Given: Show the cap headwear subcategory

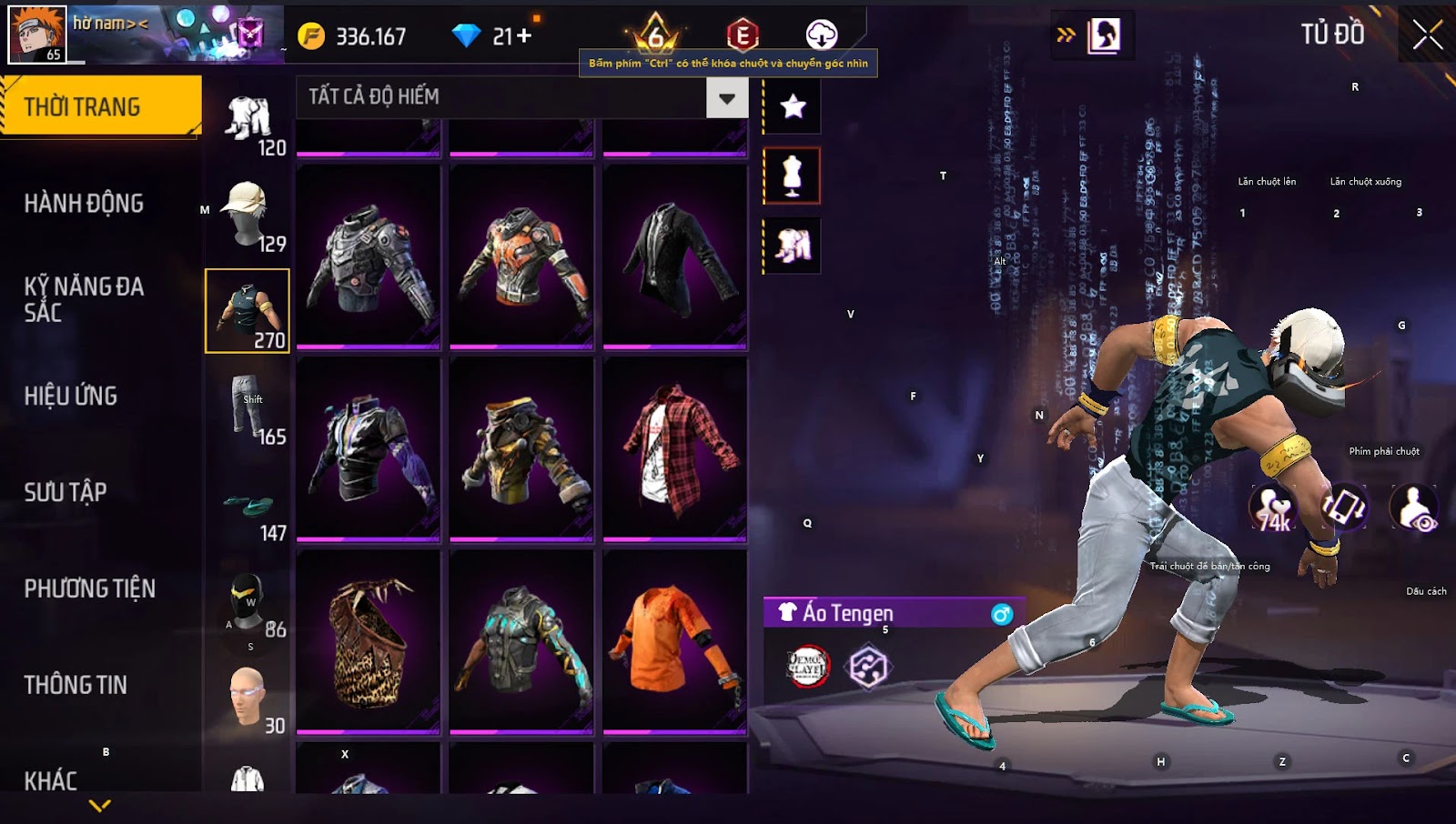Looking at the screenshot, I should coord(248,215).
